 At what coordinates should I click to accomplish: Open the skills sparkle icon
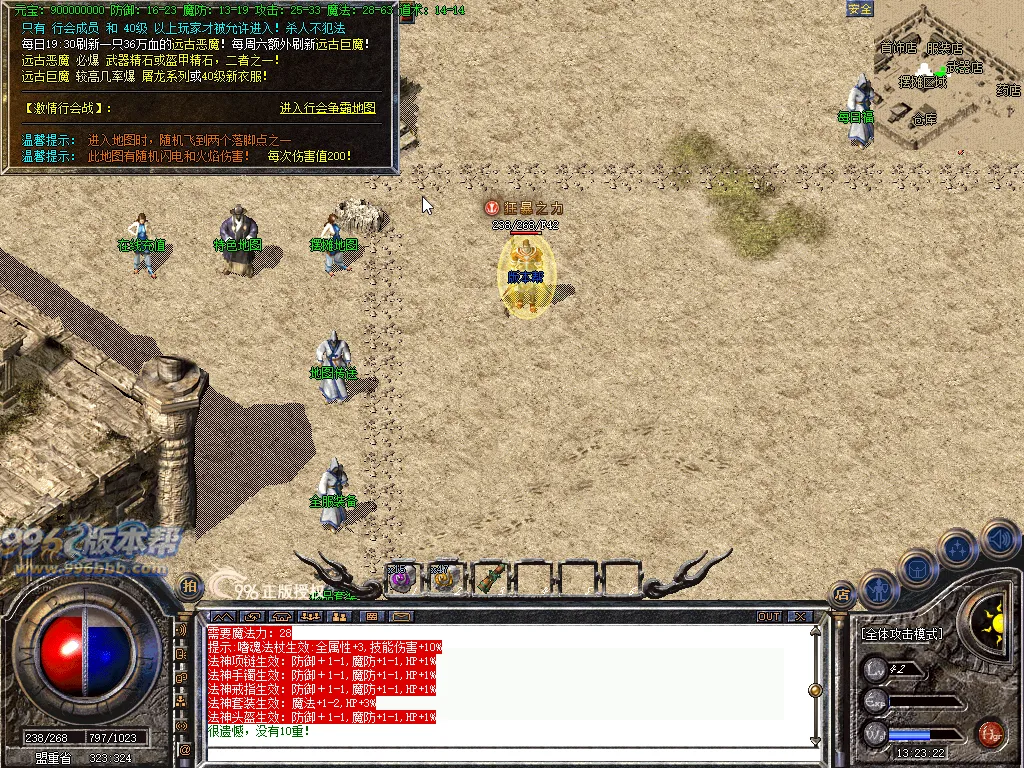pyautogui.click(x=957, y=548)
